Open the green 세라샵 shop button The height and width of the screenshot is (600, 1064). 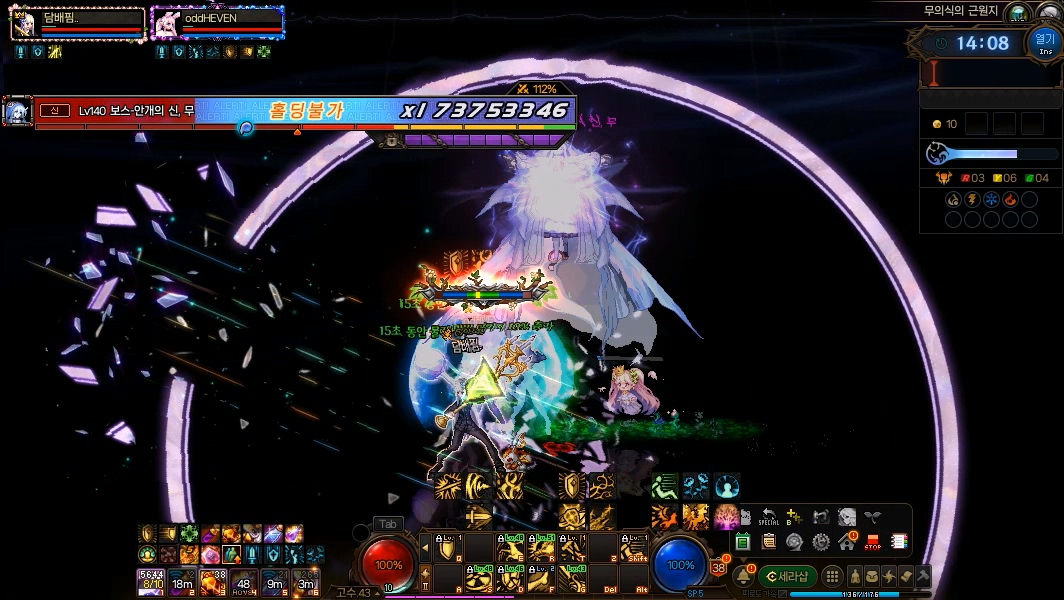(788, 576)
